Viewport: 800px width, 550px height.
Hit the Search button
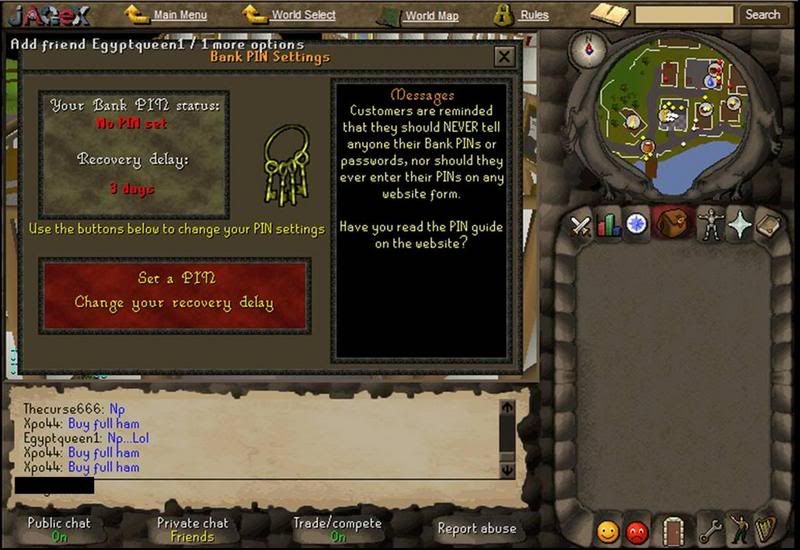click(x=762, y=15)
